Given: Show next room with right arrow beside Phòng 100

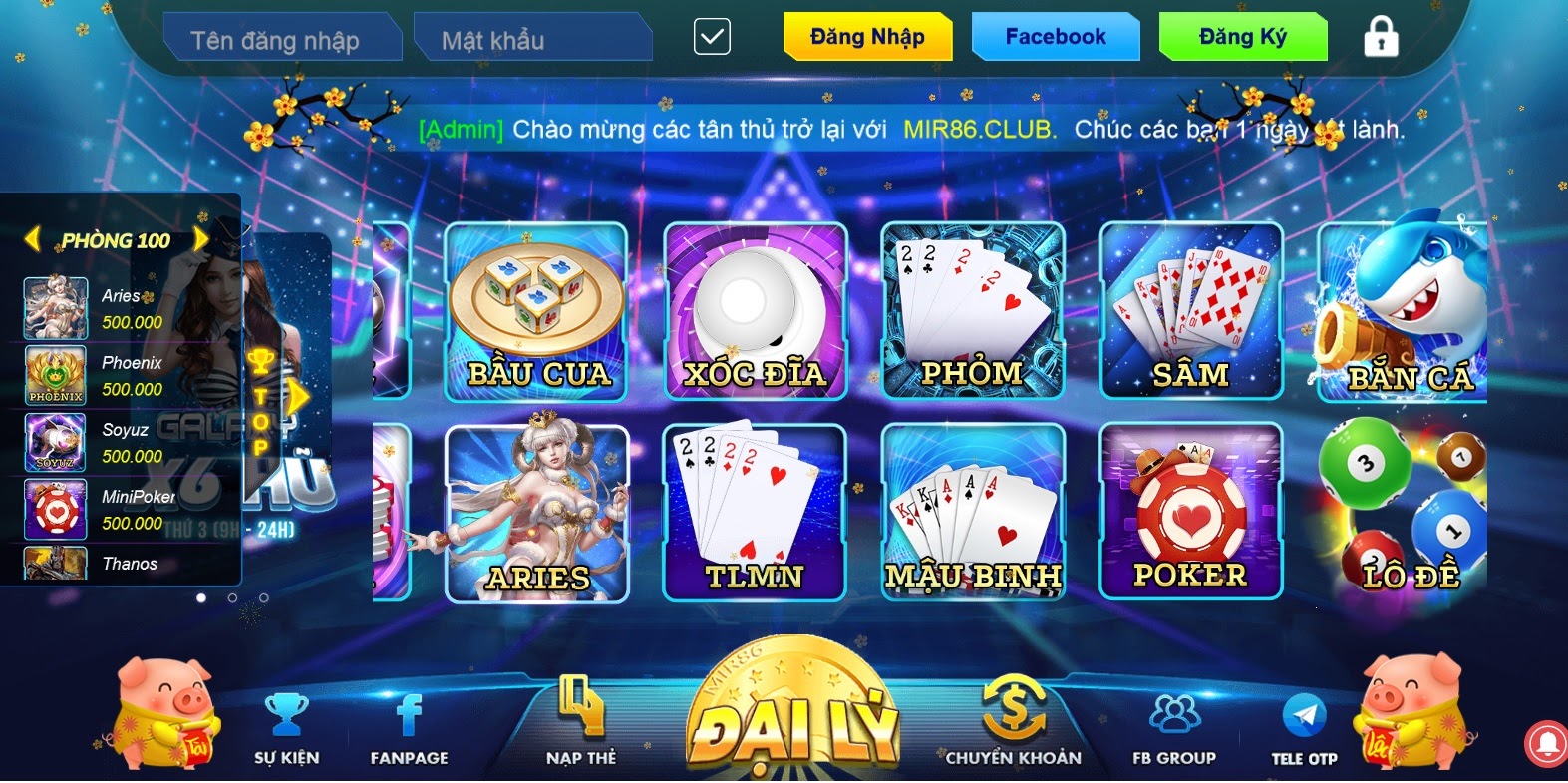Looking at the screenshot, I should [x=201, y=239].
